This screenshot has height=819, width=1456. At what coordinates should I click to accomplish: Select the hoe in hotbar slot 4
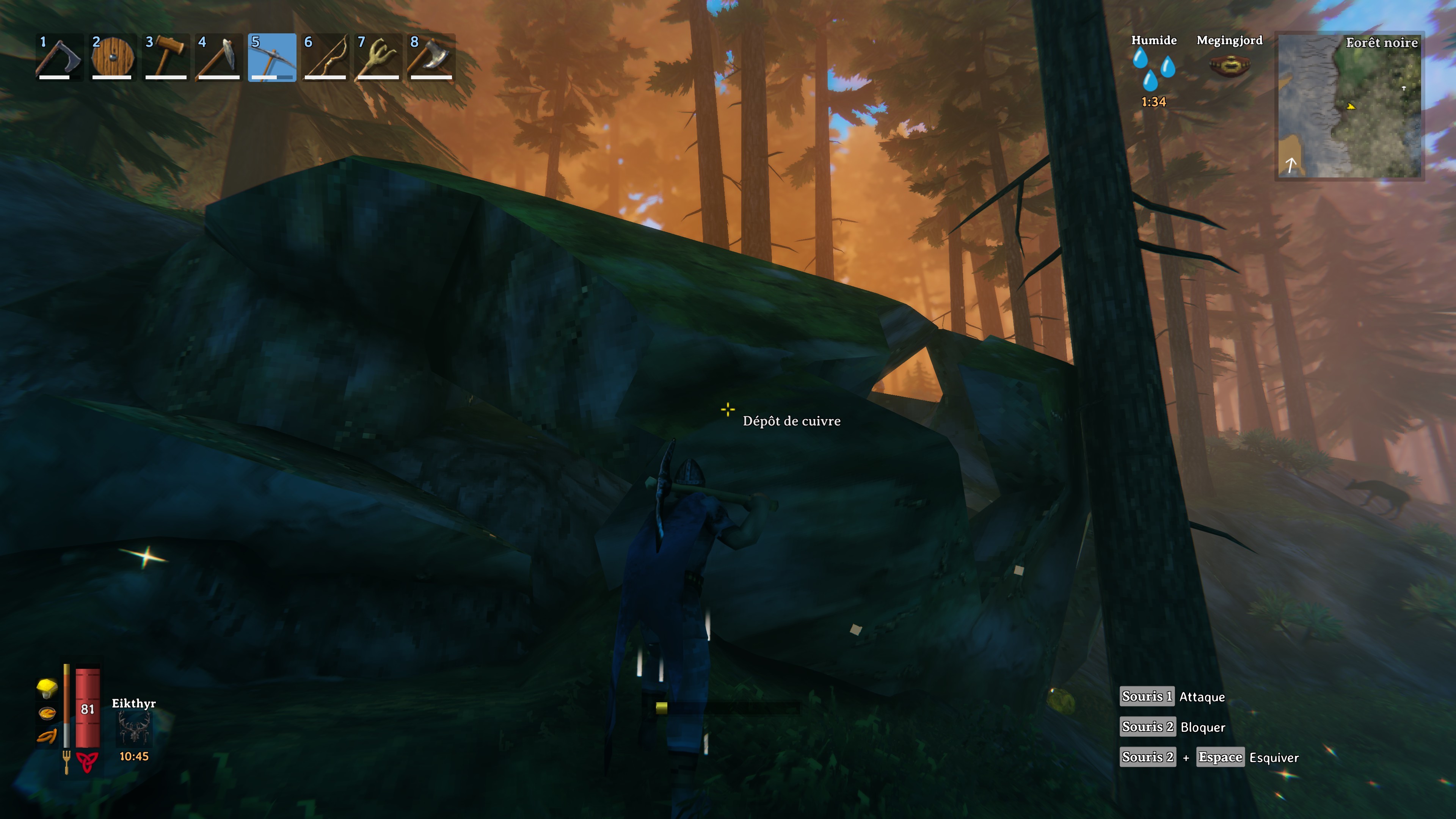pyautogui.click(x=218, y=58)
